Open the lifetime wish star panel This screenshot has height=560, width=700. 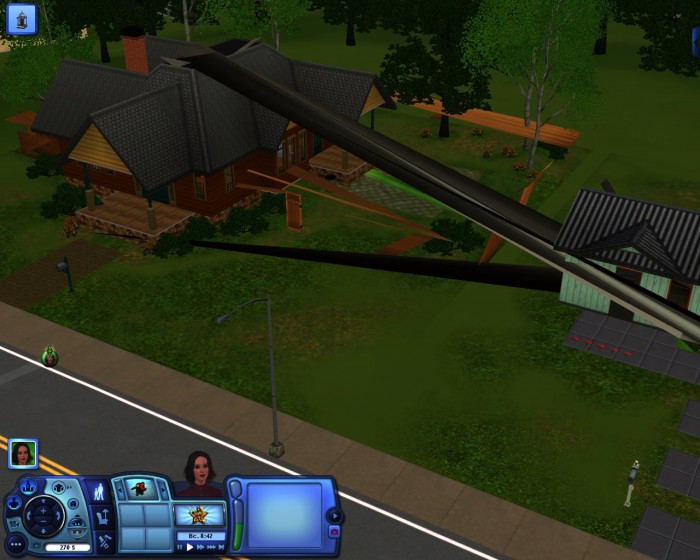(x=198, y=515)
